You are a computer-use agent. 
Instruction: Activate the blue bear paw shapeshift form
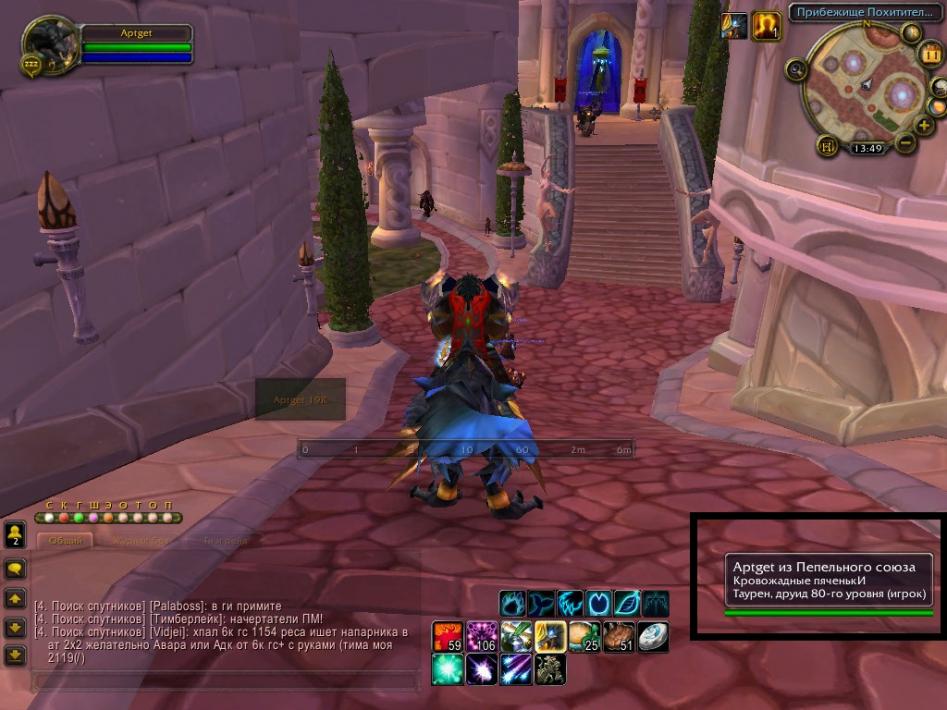point(513,603)
